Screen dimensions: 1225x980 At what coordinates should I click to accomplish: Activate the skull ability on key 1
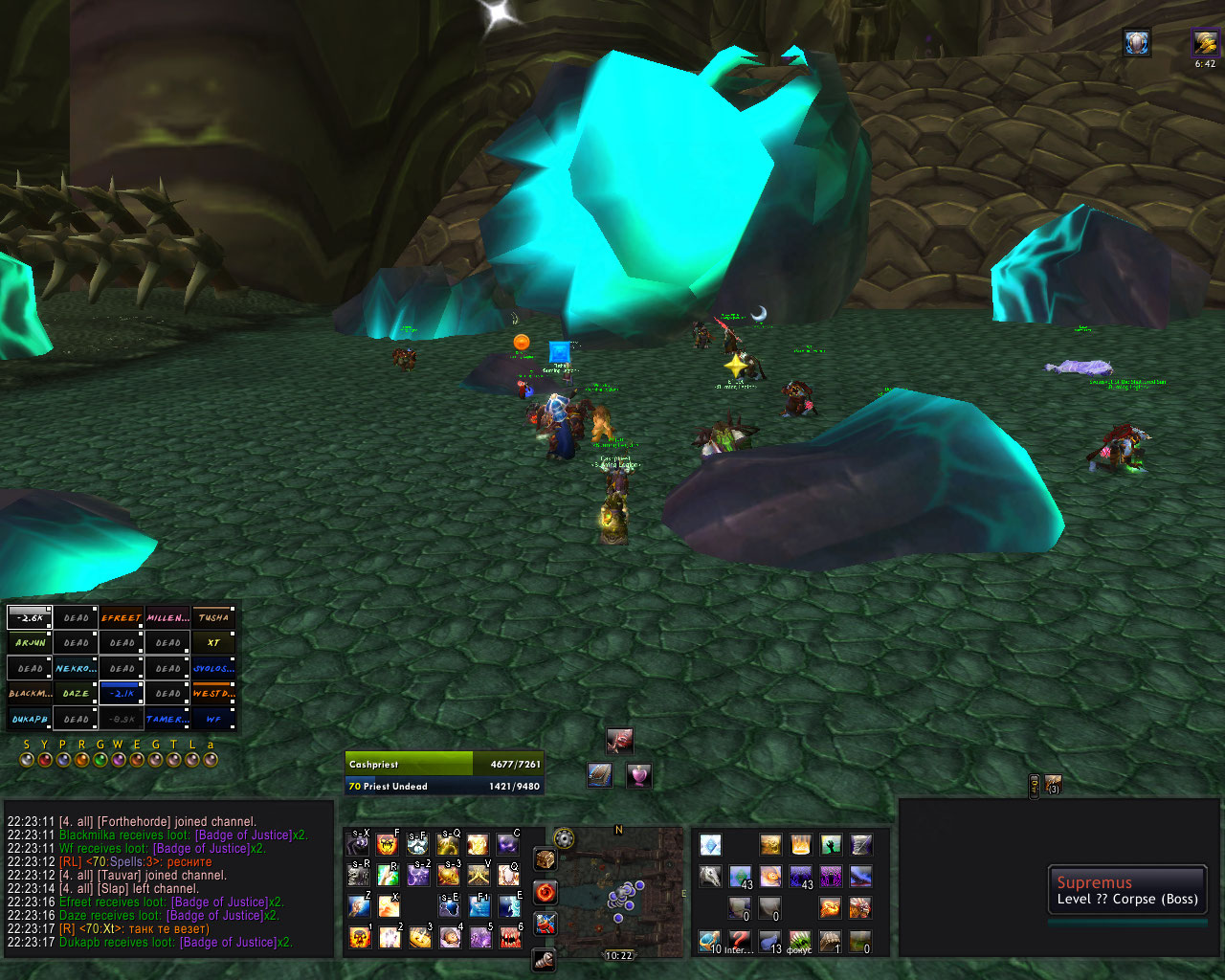[x=360, y=937]
